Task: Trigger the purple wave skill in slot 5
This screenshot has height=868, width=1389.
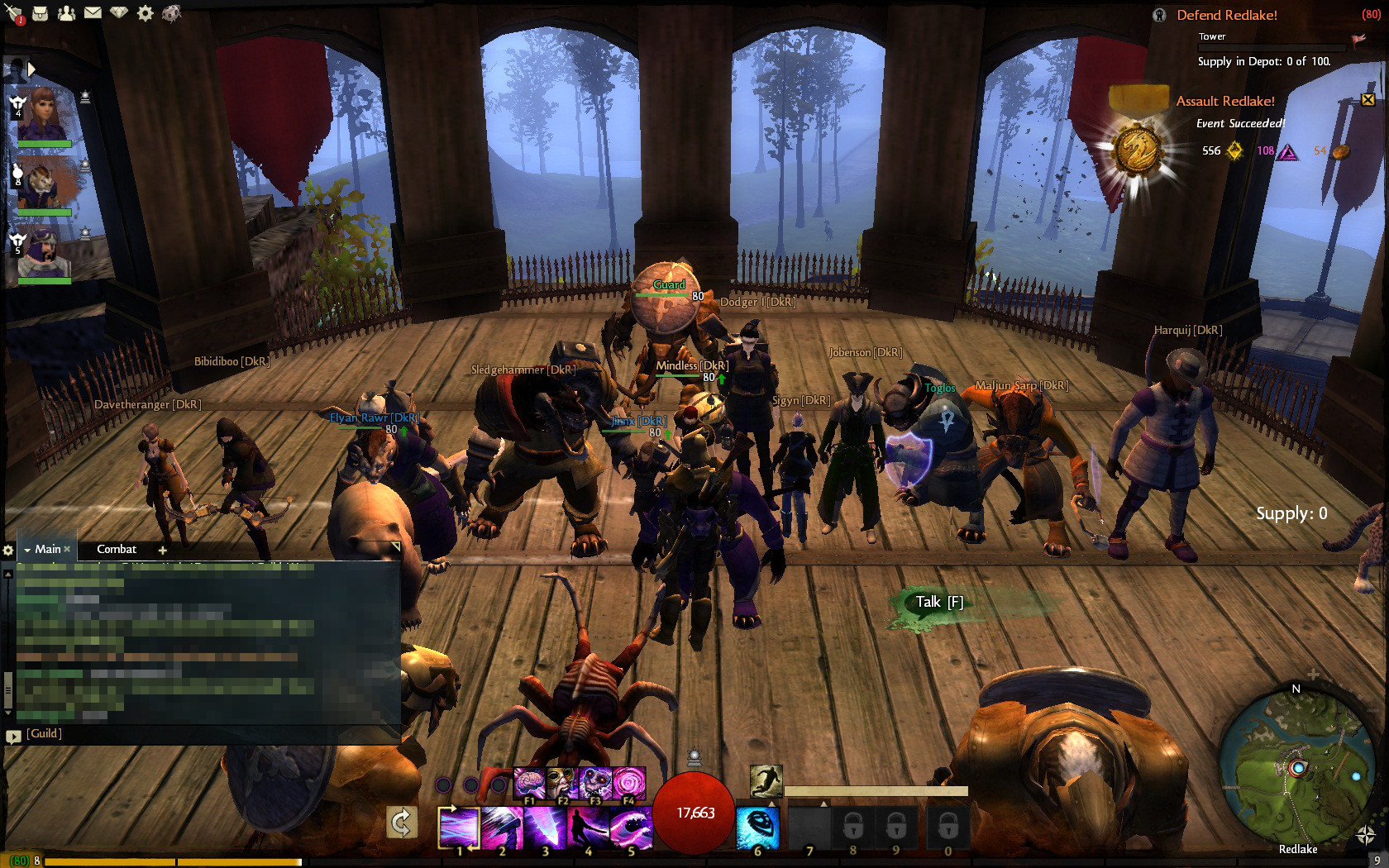Action: pos(631,828)
